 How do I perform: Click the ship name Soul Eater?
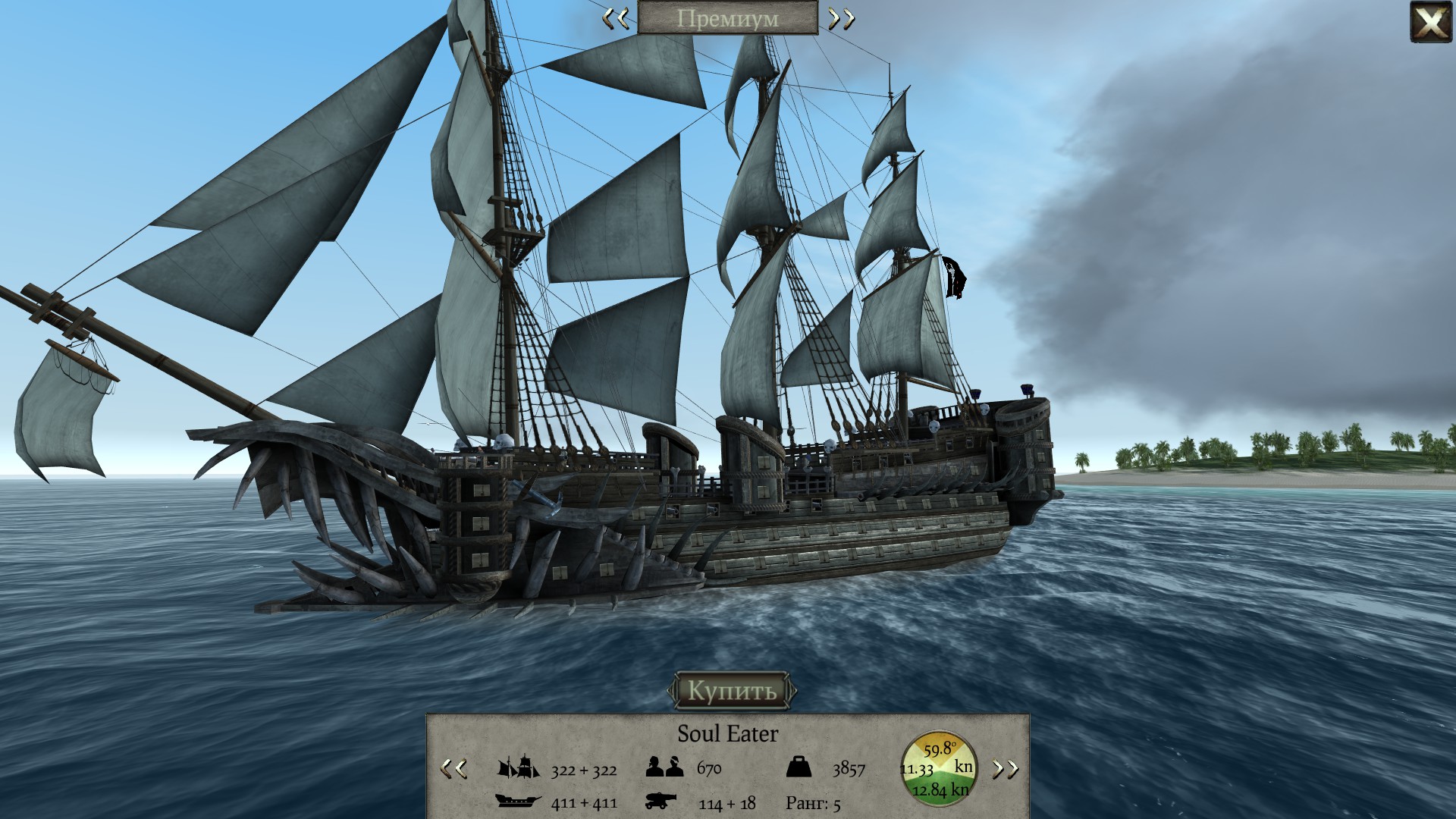729,733
